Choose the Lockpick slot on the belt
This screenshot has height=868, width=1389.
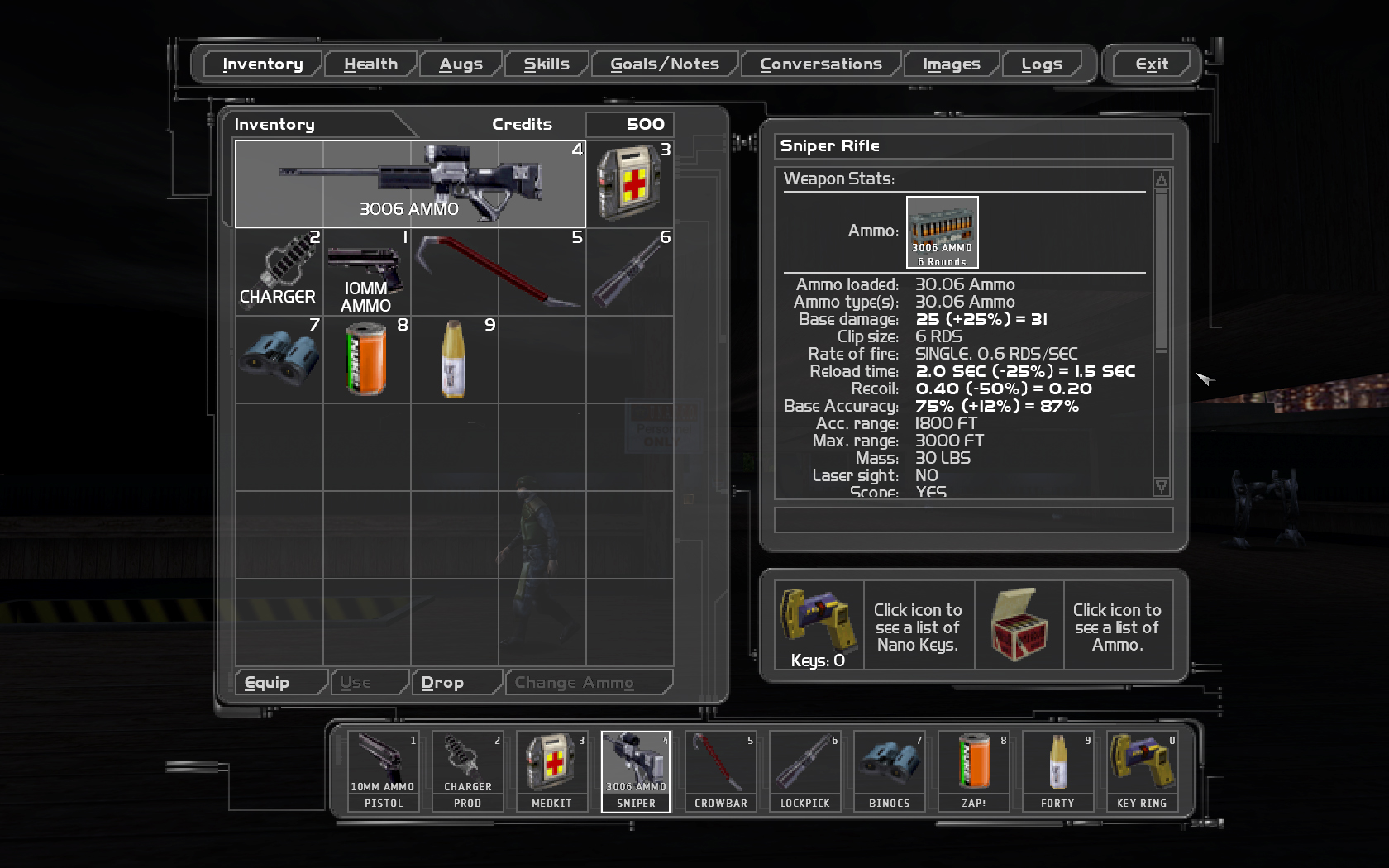(804, 771)
